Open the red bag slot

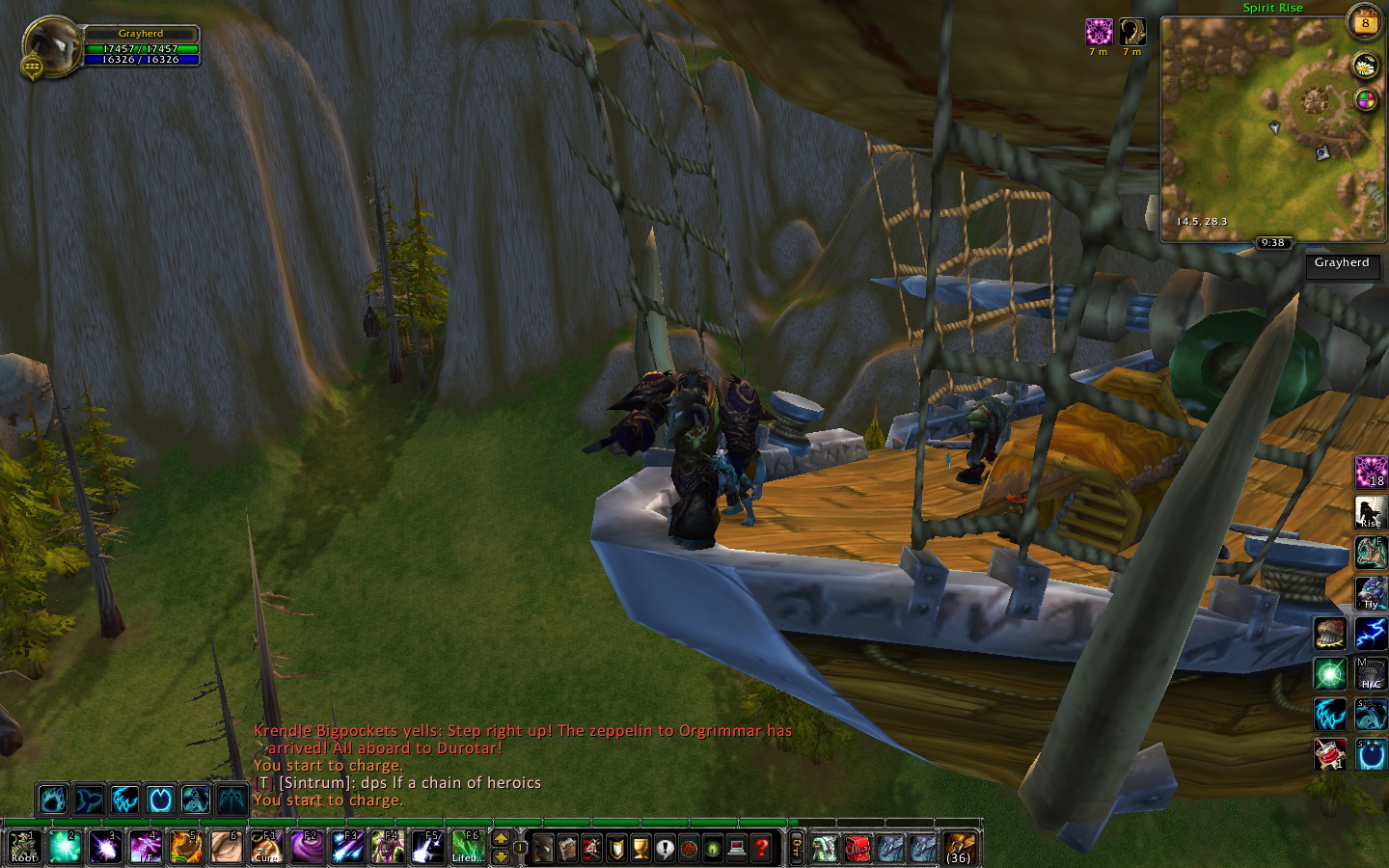click(858, 848)
